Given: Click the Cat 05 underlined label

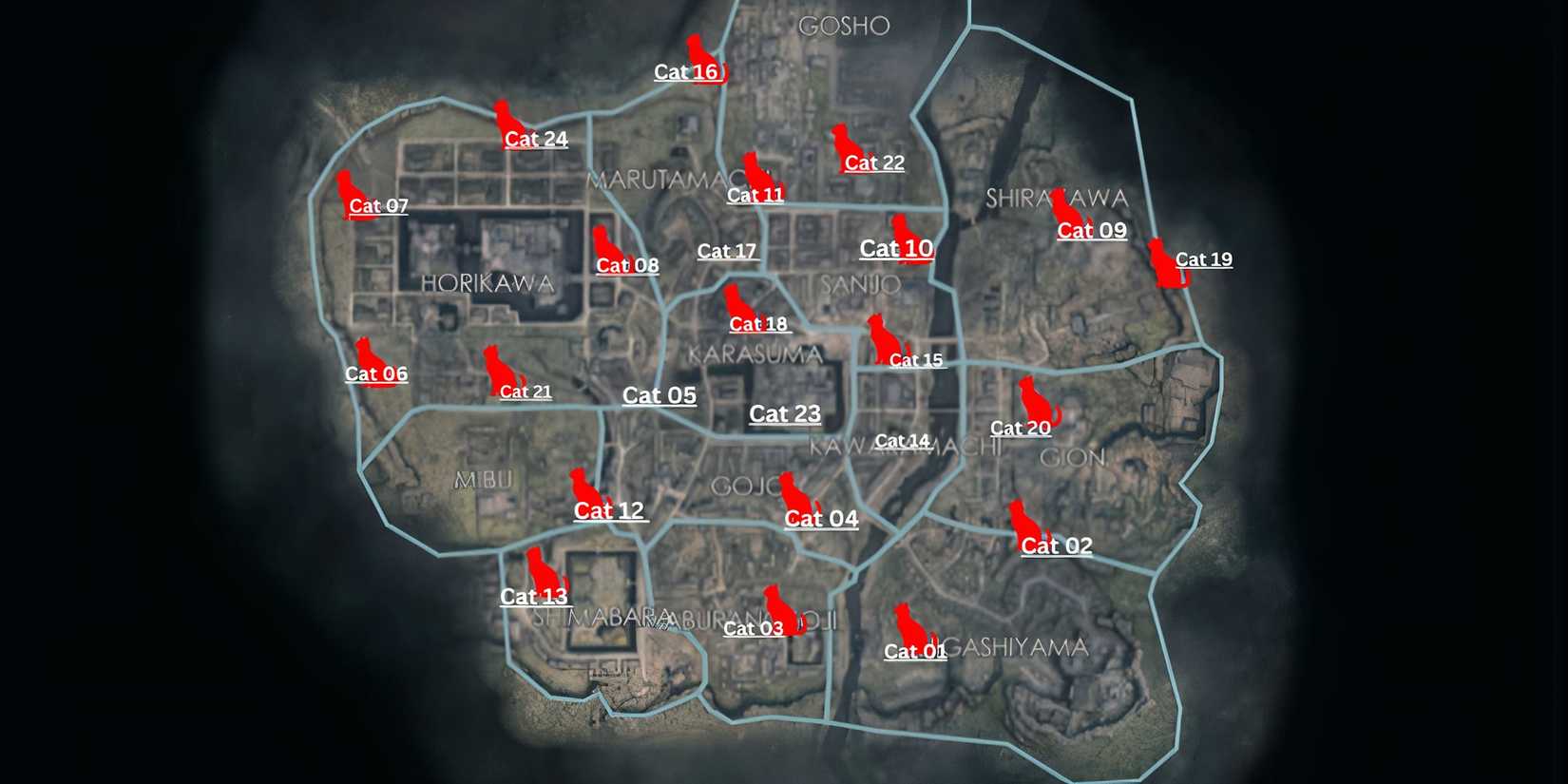Looking at the screenshot, I should point(660,395).
